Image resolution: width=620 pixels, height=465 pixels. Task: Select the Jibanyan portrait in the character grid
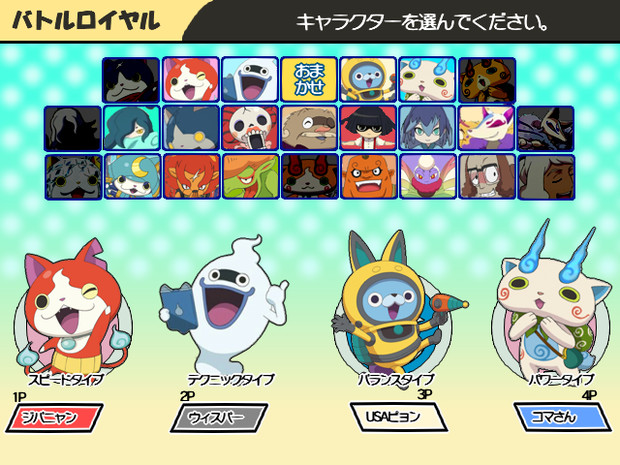[190, 79]
